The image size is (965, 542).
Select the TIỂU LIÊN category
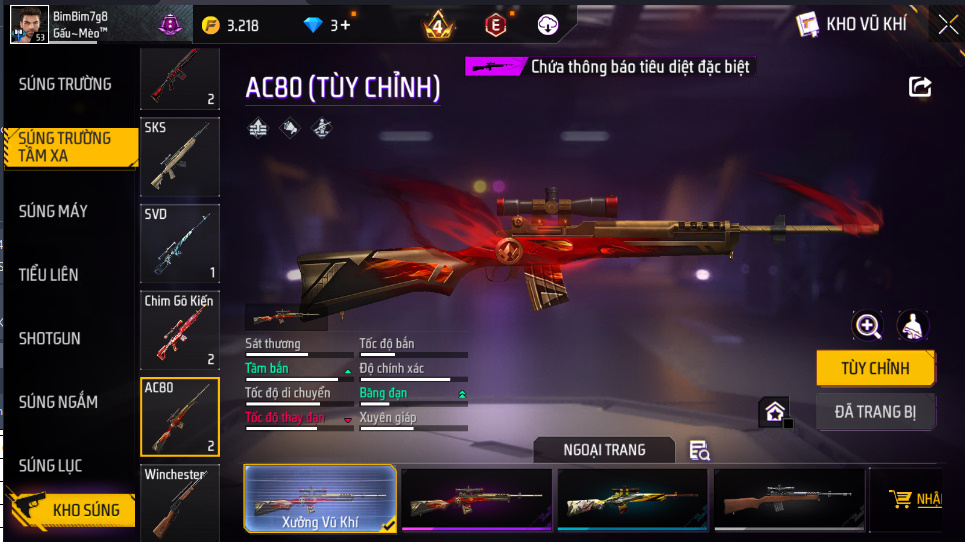[49, 274]
